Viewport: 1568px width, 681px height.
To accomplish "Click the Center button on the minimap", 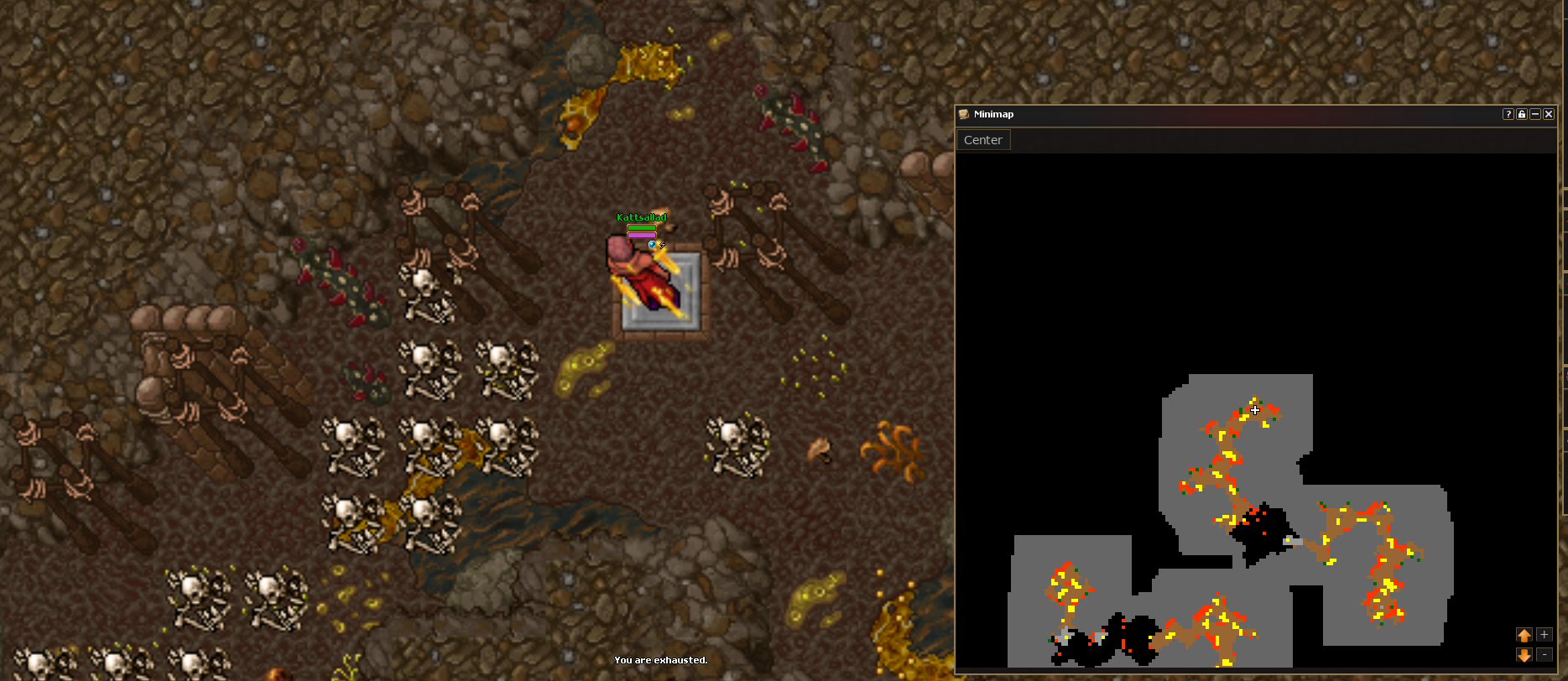I will pos(982,140).
